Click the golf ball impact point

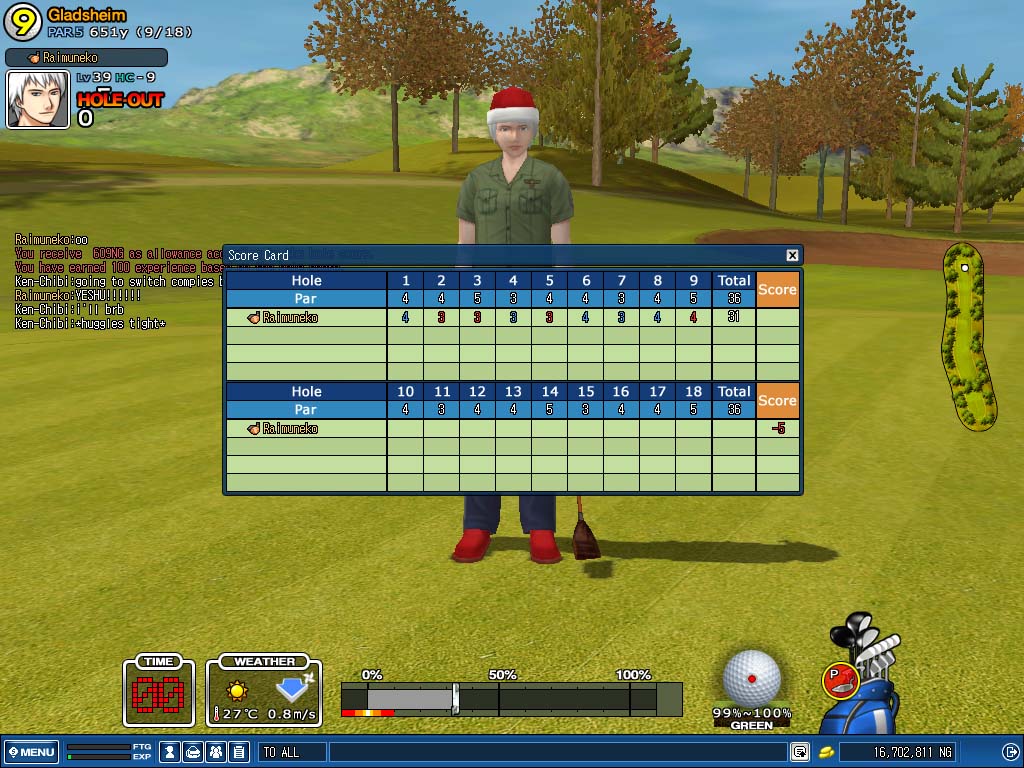(x=752, y=677)
